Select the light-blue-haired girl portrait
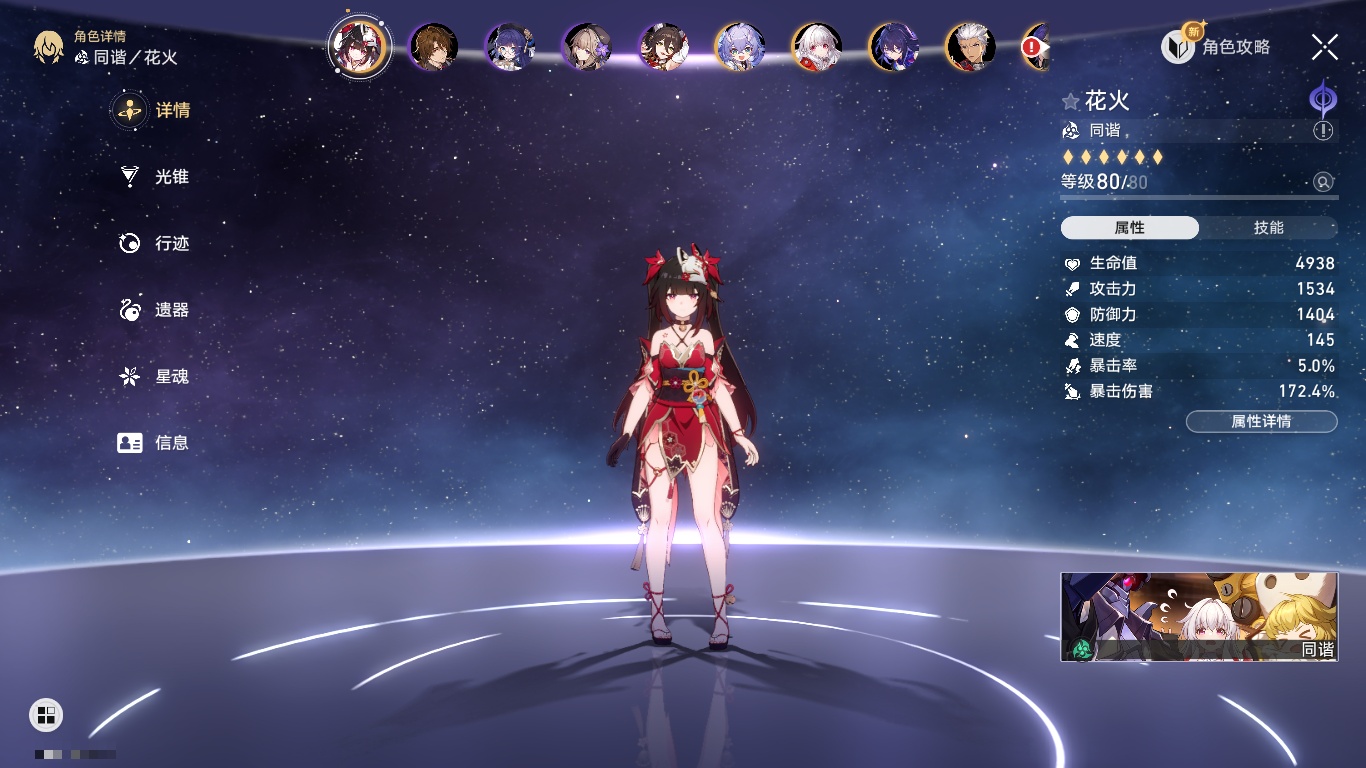The image size is (1366, 768). point(740,46)
